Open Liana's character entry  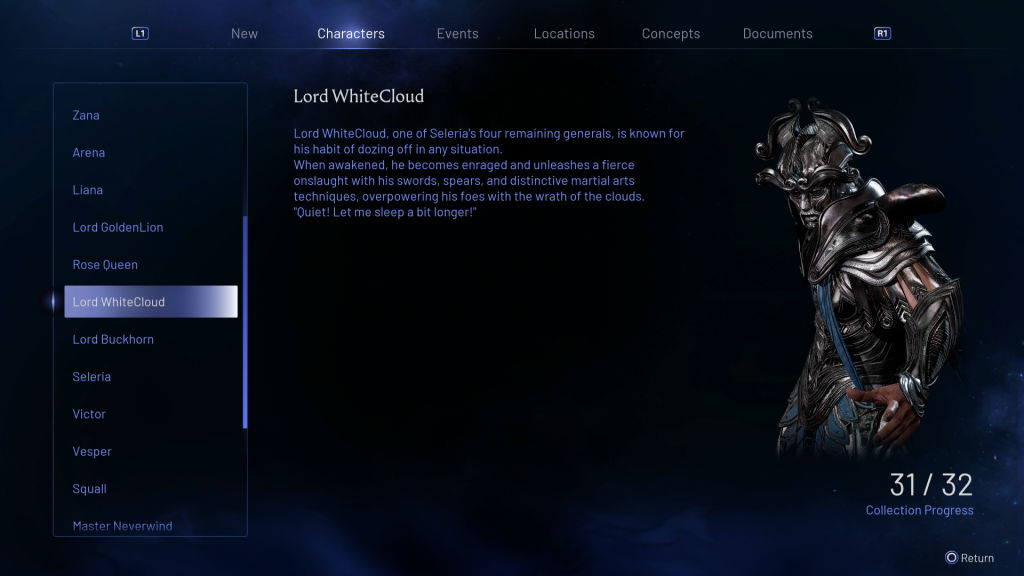pos(88,190)
